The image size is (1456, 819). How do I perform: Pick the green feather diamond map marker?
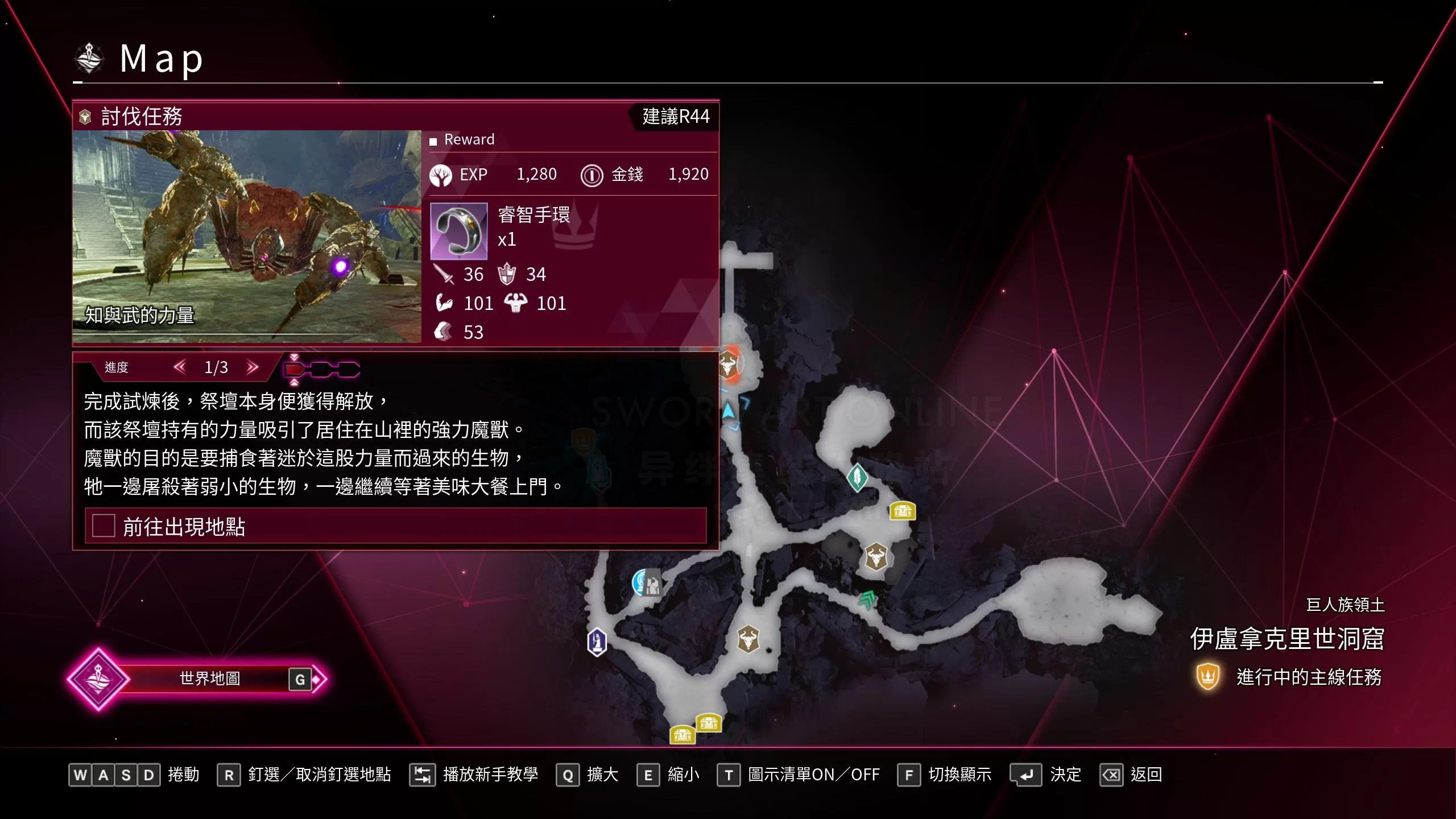(x=857, y=477)
